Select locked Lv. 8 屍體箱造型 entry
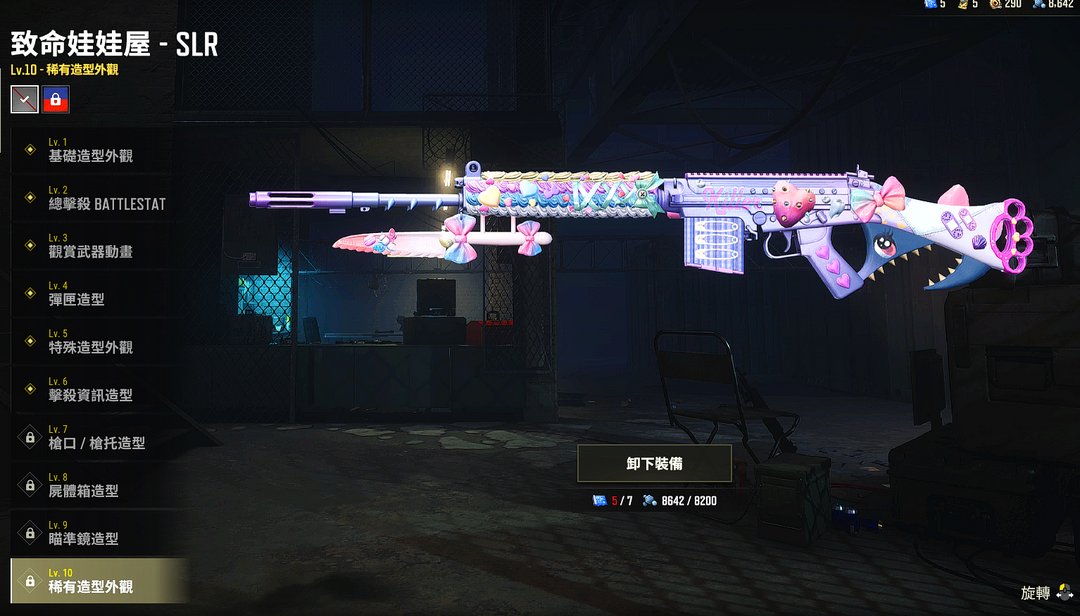This screenshot has height=616, width=1080. [x=95, y=485]
